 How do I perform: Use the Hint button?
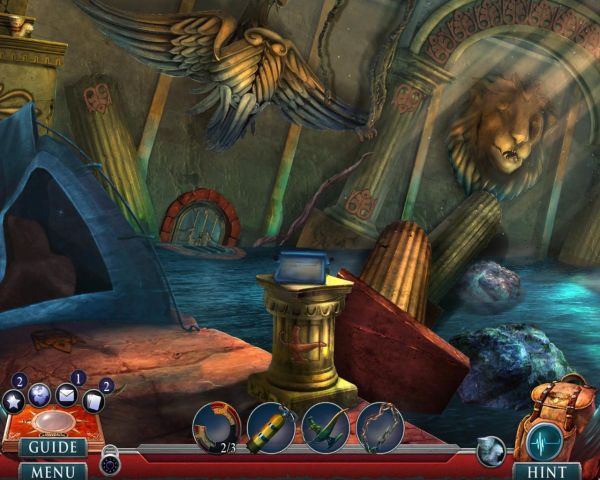[546, 470]
